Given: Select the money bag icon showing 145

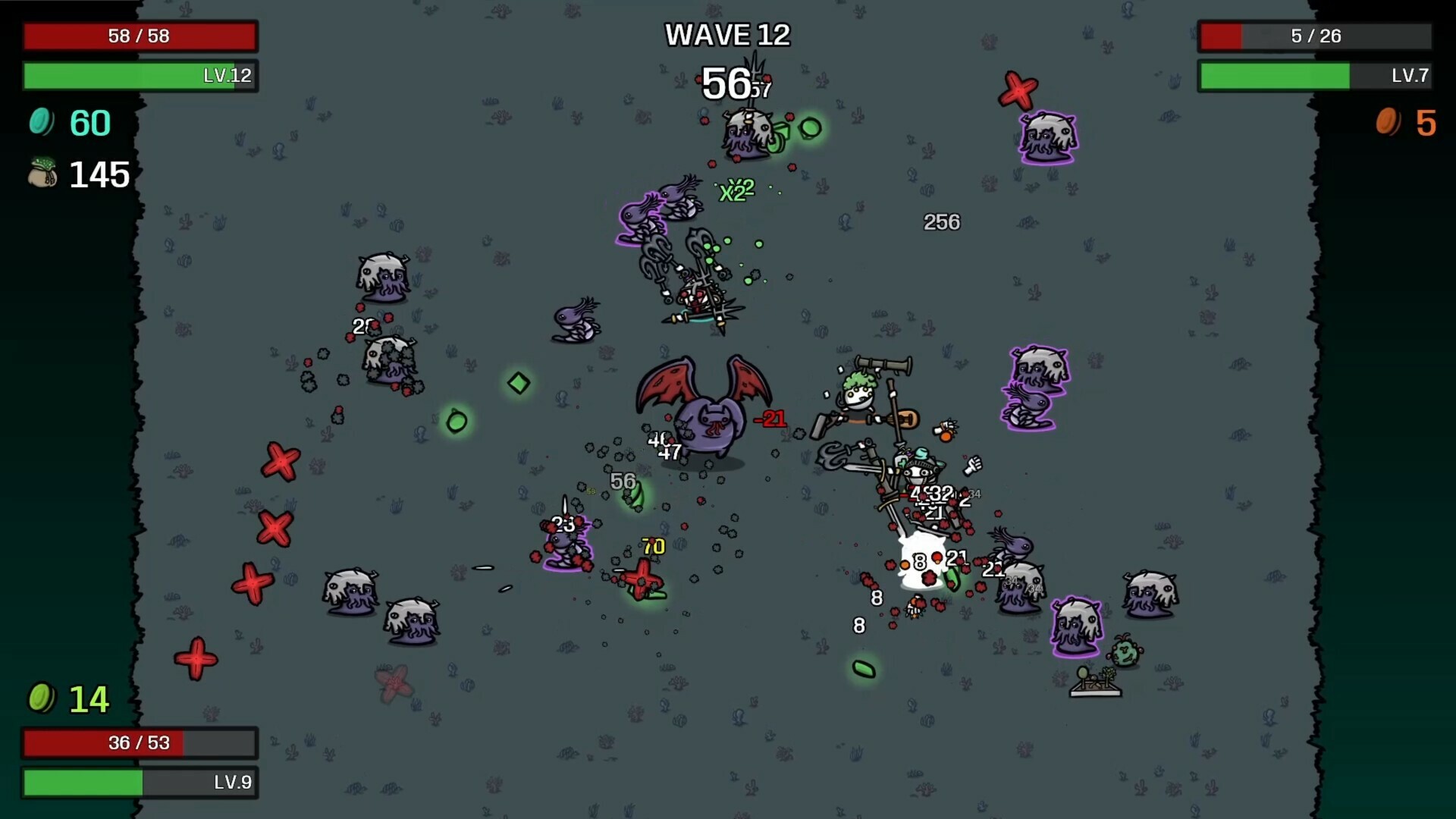Looking at the screenshot, I should (43, 174).
